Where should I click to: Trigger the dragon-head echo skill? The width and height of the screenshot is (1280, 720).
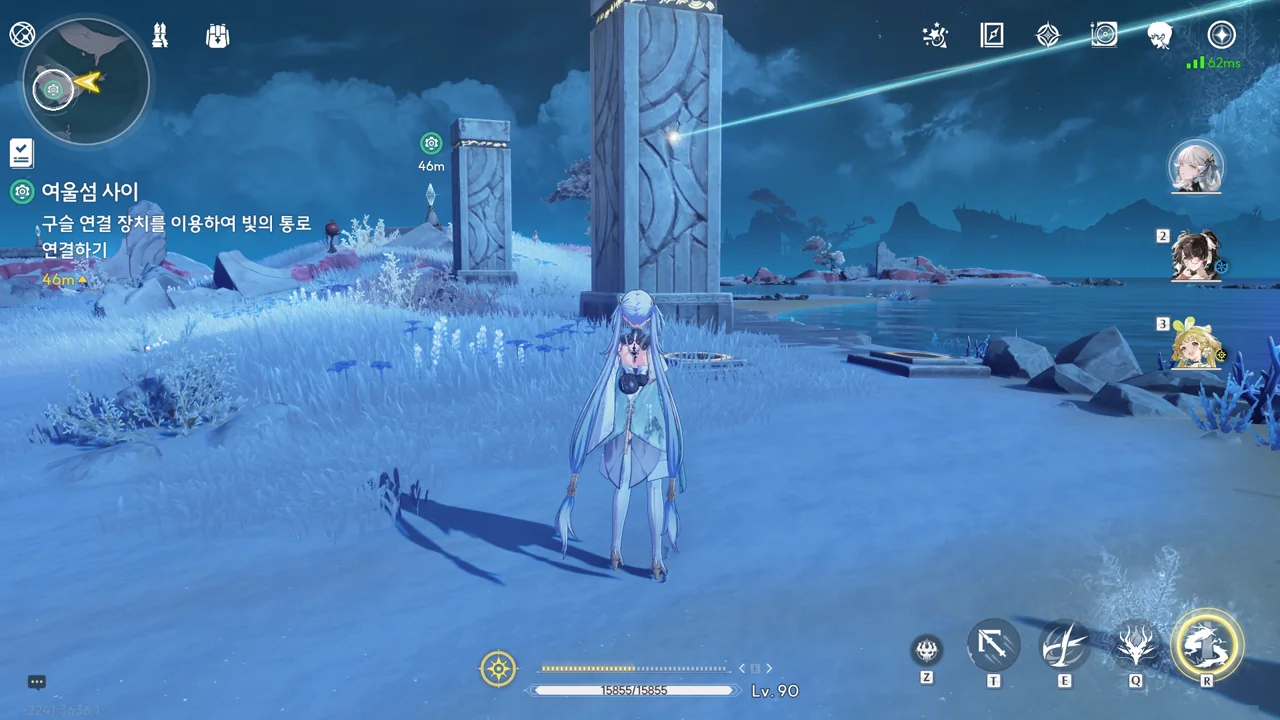[x=1137, y=645]
